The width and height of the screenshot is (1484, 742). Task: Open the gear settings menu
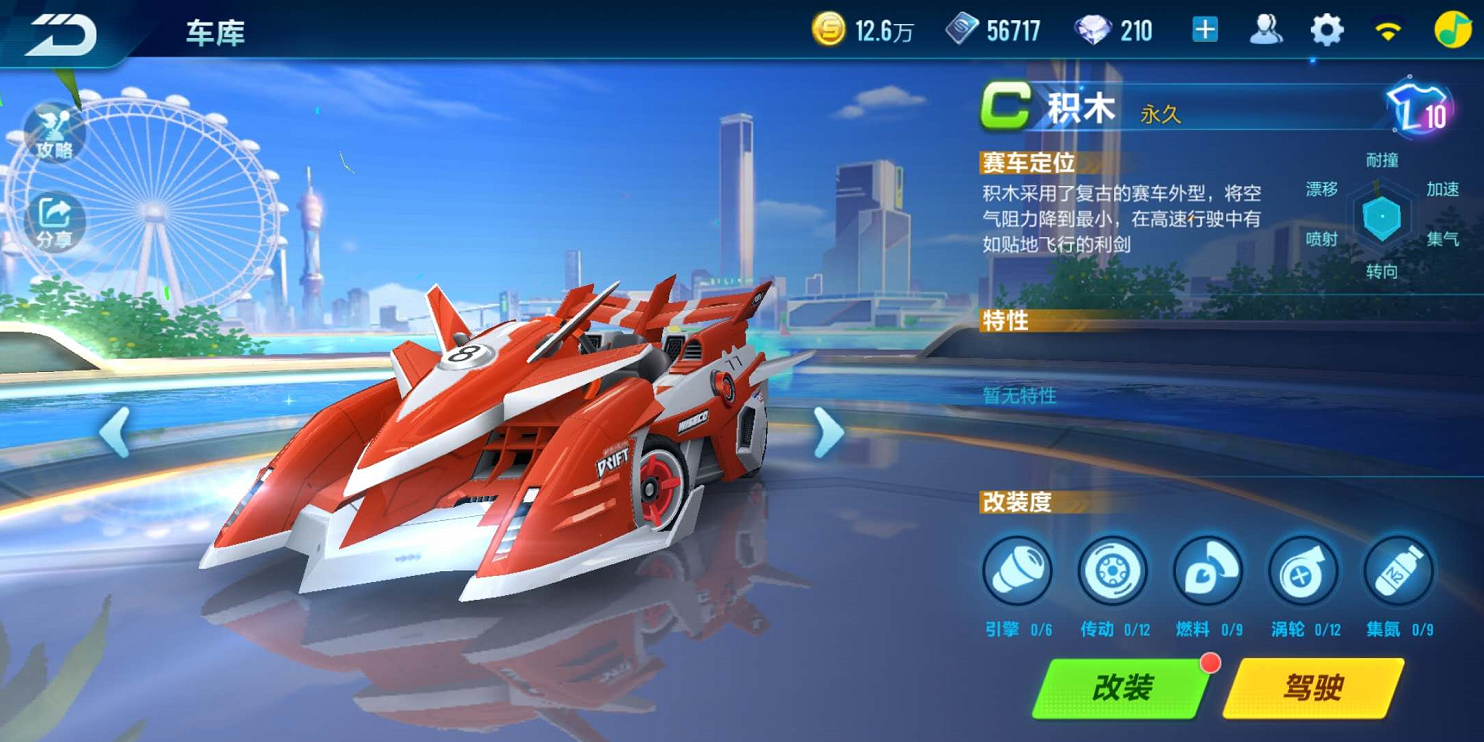click(1327, 30)
